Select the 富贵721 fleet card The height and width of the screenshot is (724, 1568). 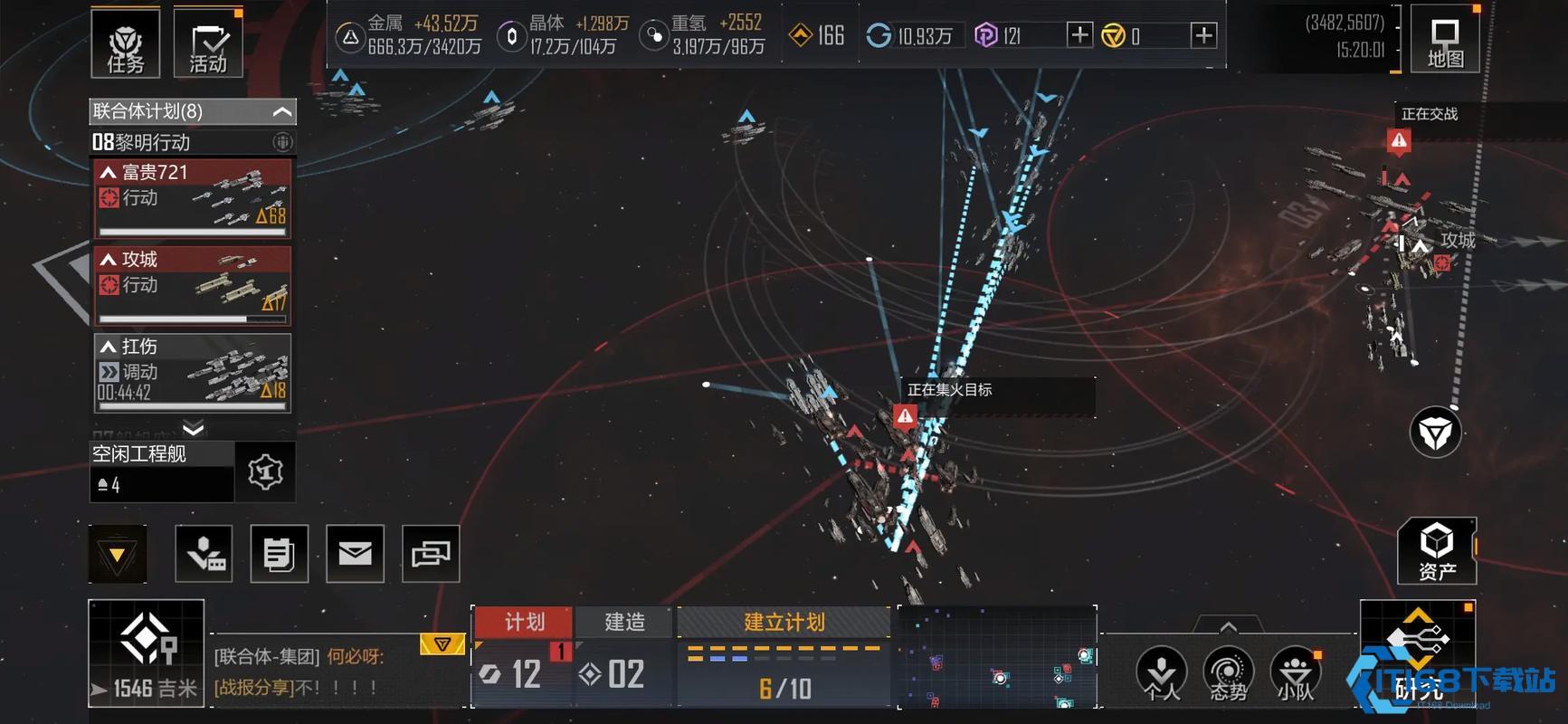193,198
